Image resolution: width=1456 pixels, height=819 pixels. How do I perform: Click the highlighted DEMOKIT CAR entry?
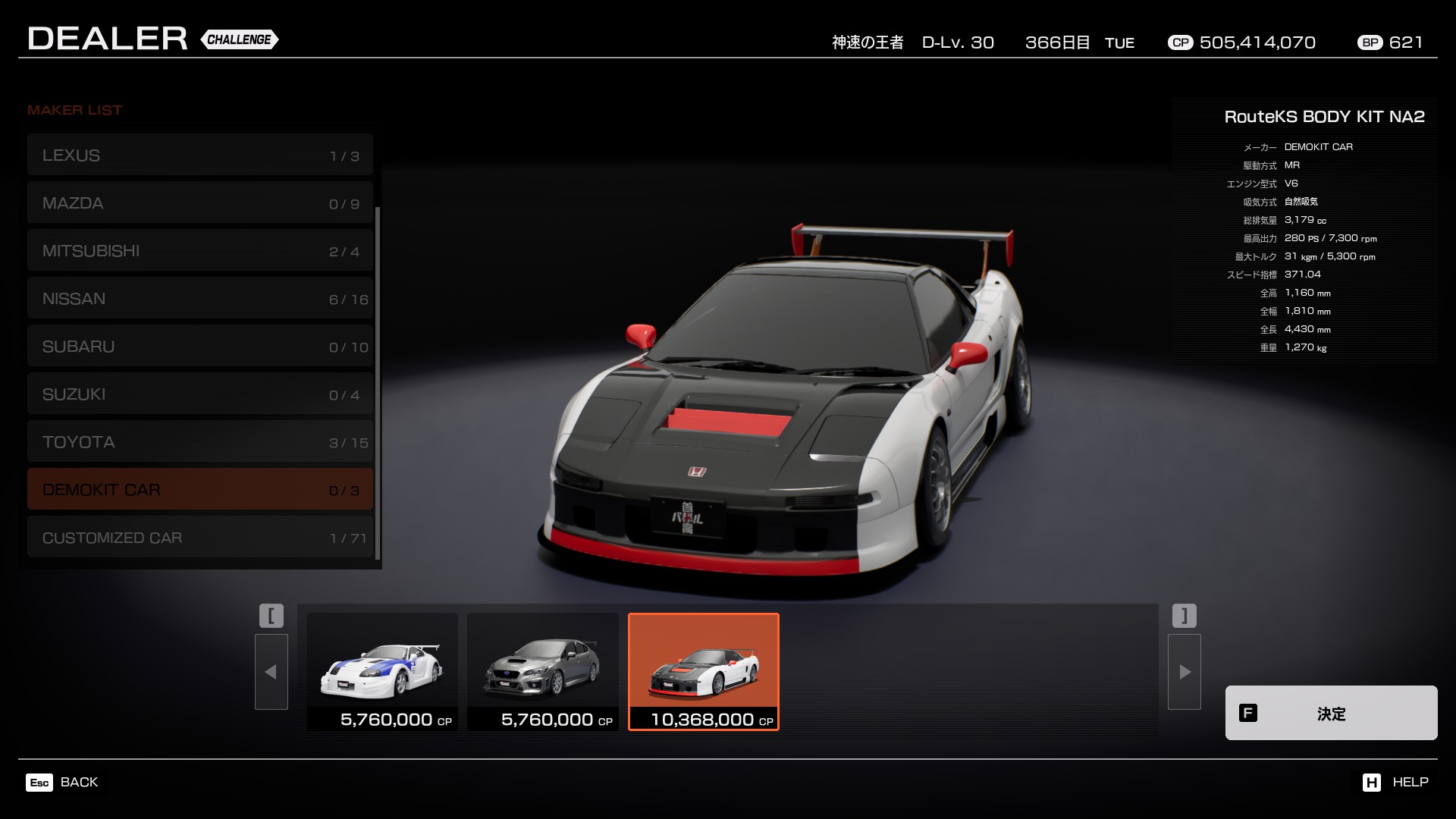point(200,490)
